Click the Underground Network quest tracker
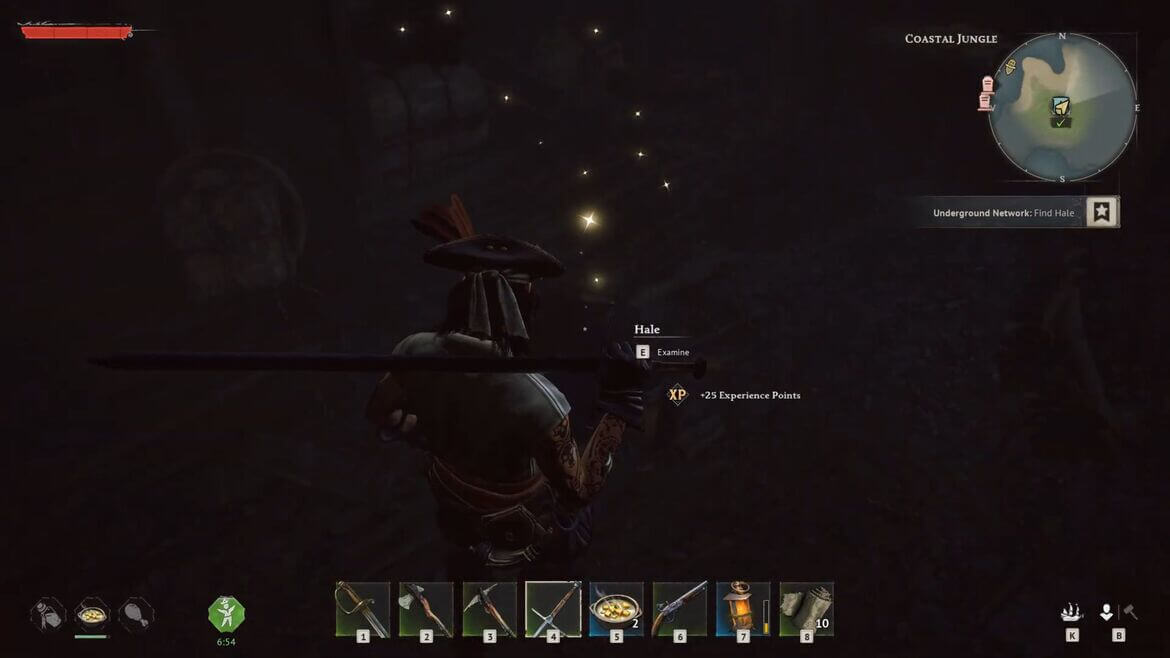The height and width of the screenshot is (658, 1170). 1003,213
